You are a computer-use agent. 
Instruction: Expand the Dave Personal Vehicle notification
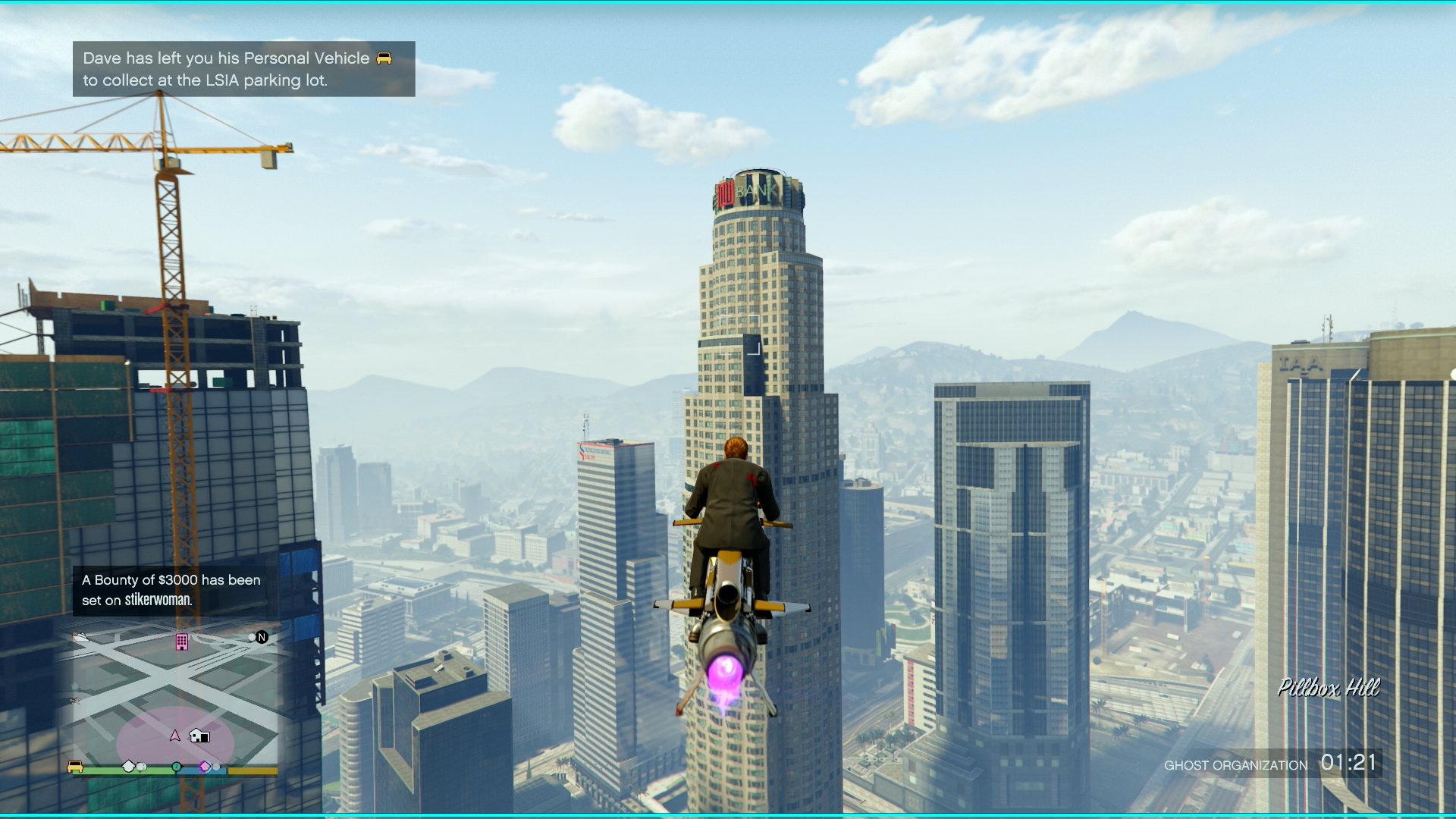coord(243,69)
